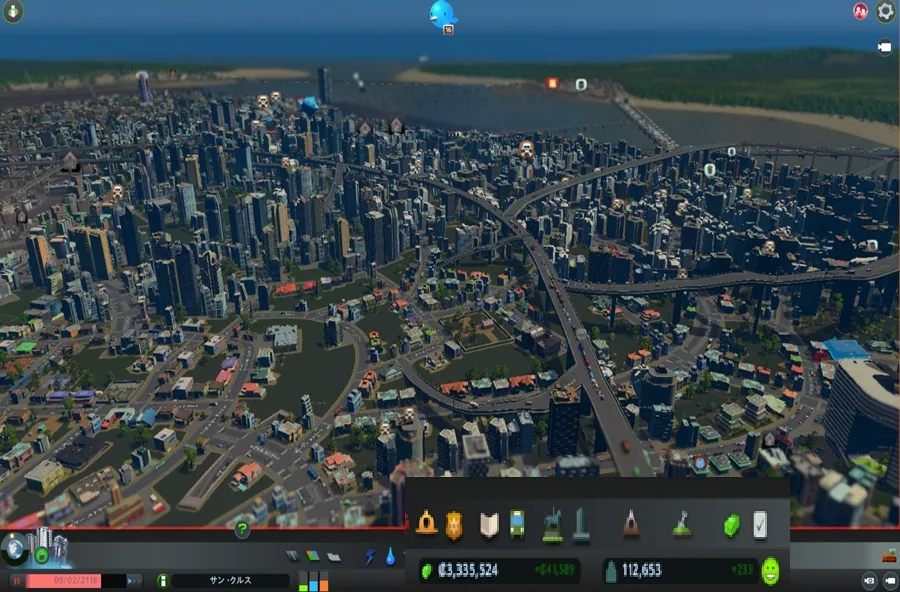The image size is (900, 592).
Task: Open the electricity lightning bolt menu
Action: click(x=369, y=557)
